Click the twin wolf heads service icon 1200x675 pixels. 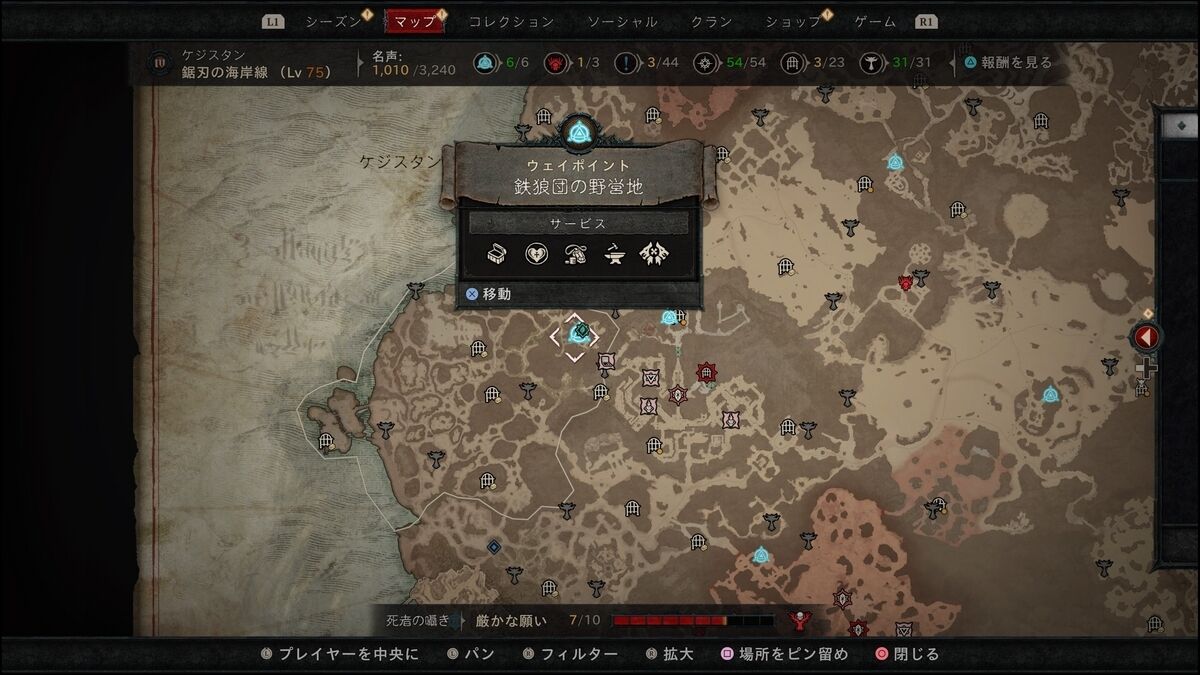pos(654,254)
